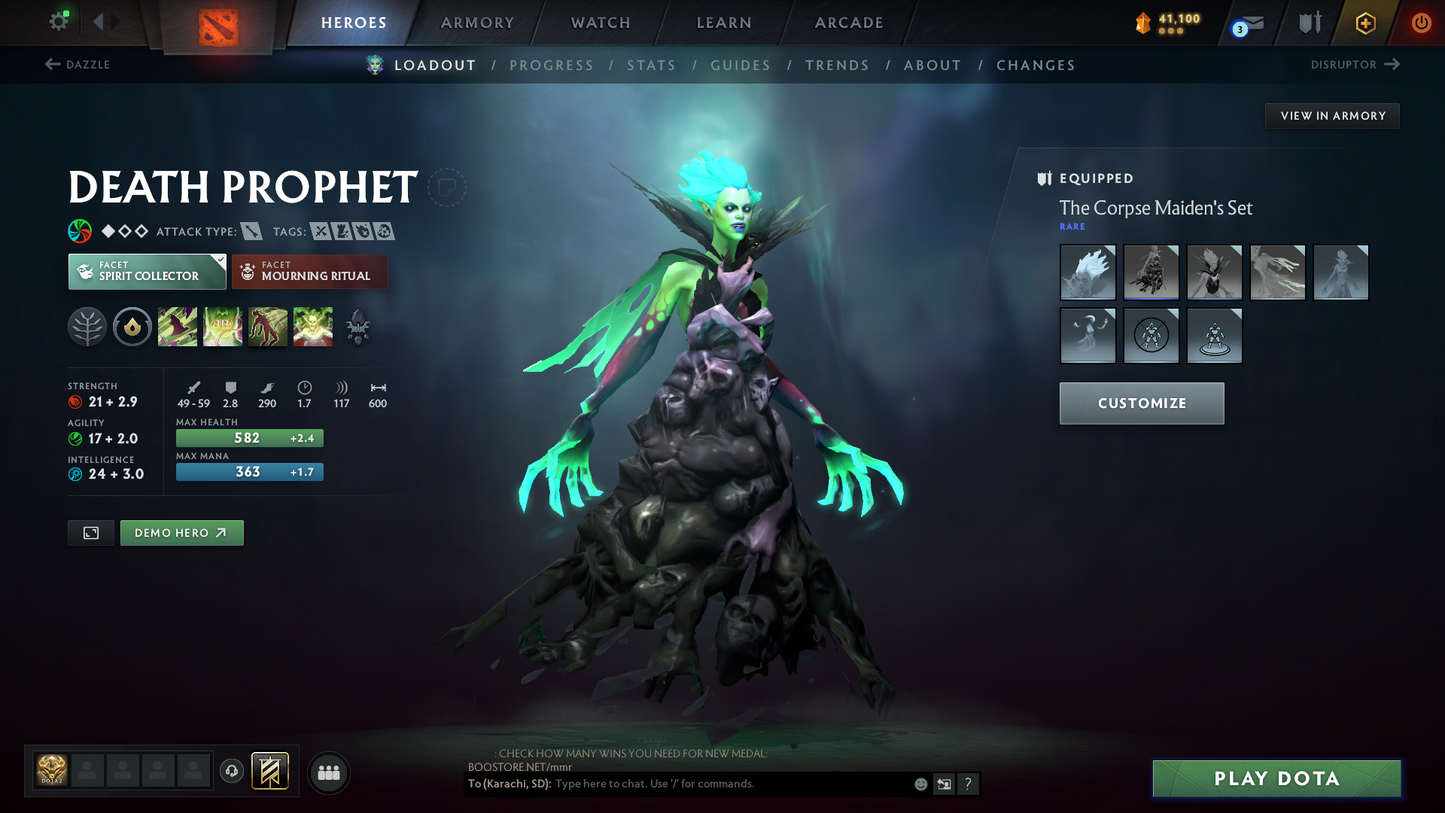The height and width of the screenshot is (813, 1445).
Task: Click the power button icon to exit
Action: click(x=1421, y=22)
